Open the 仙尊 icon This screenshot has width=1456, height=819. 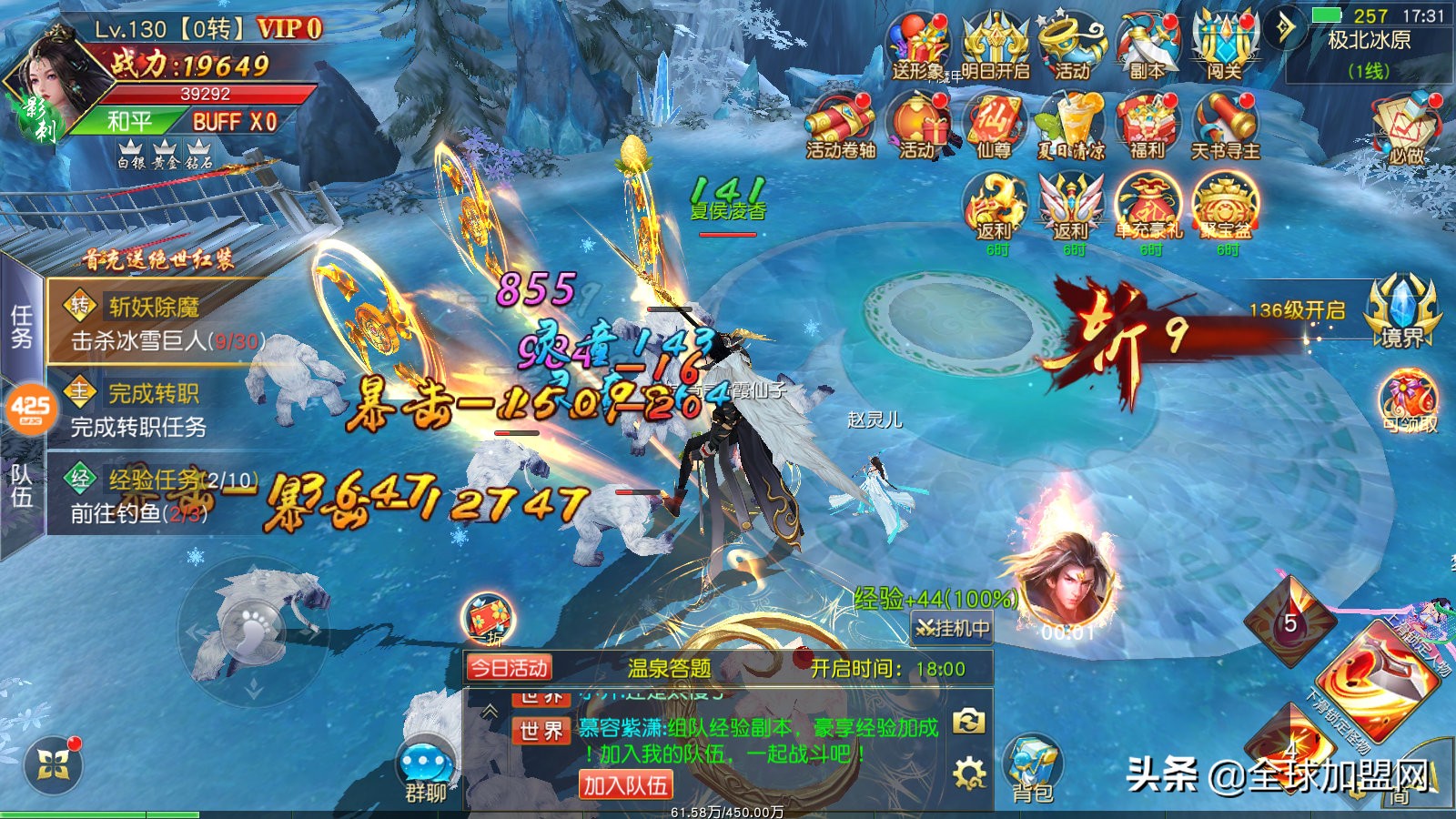click(995, 127)
